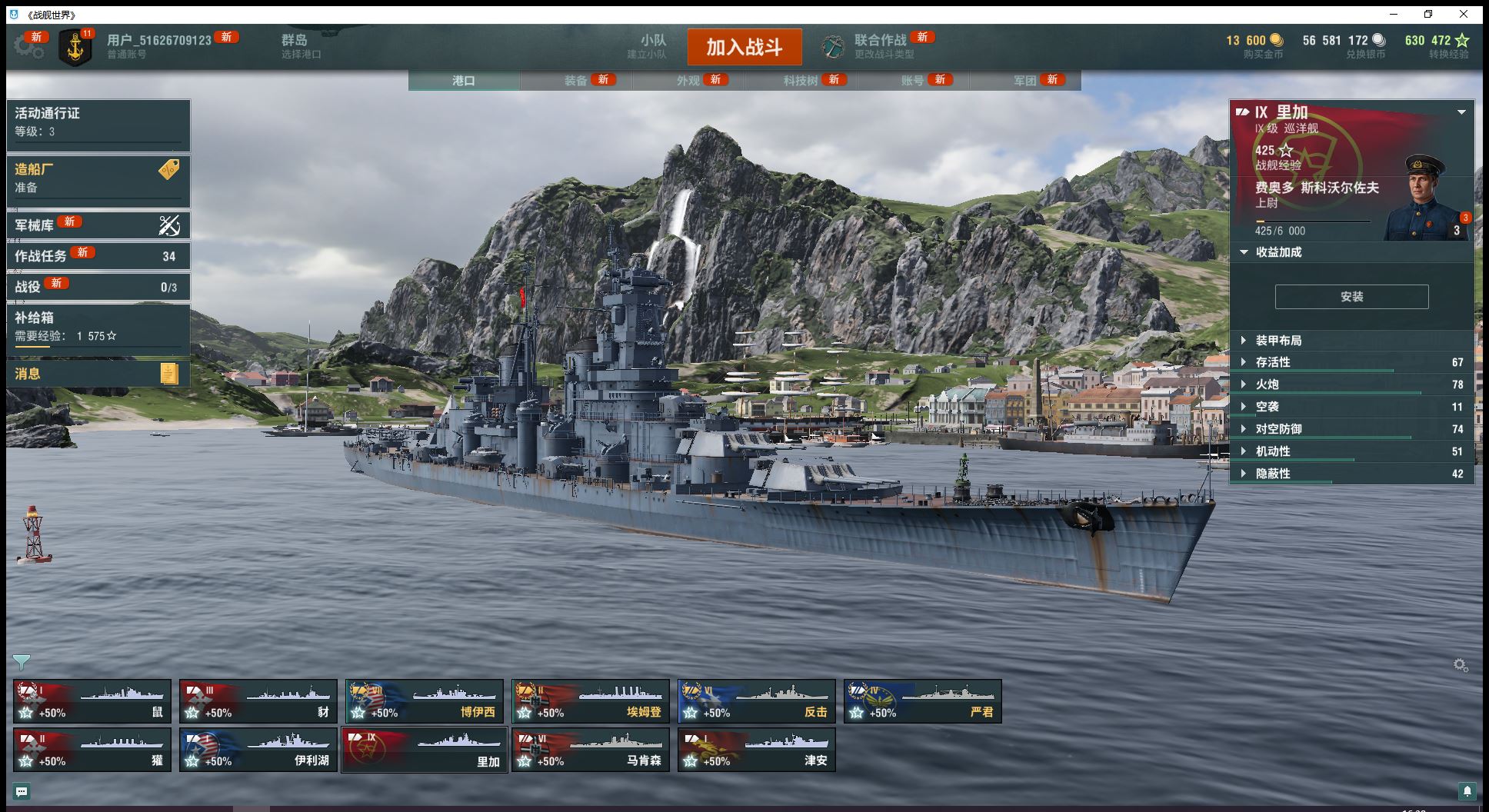Open the 造船厂 entry
The image size is (1489, 812).
pyautogui.click(x=98, y=178)
